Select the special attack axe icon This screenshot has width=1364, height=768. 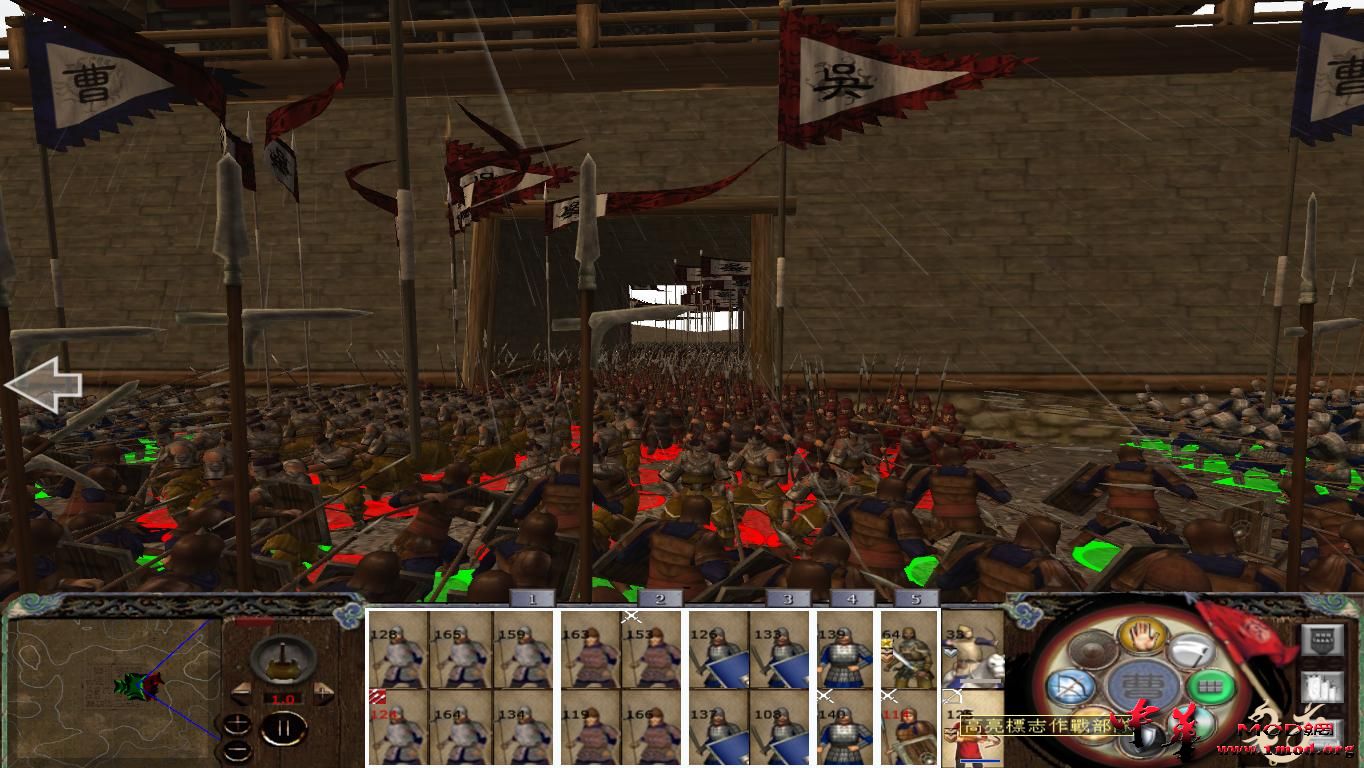1193,652
